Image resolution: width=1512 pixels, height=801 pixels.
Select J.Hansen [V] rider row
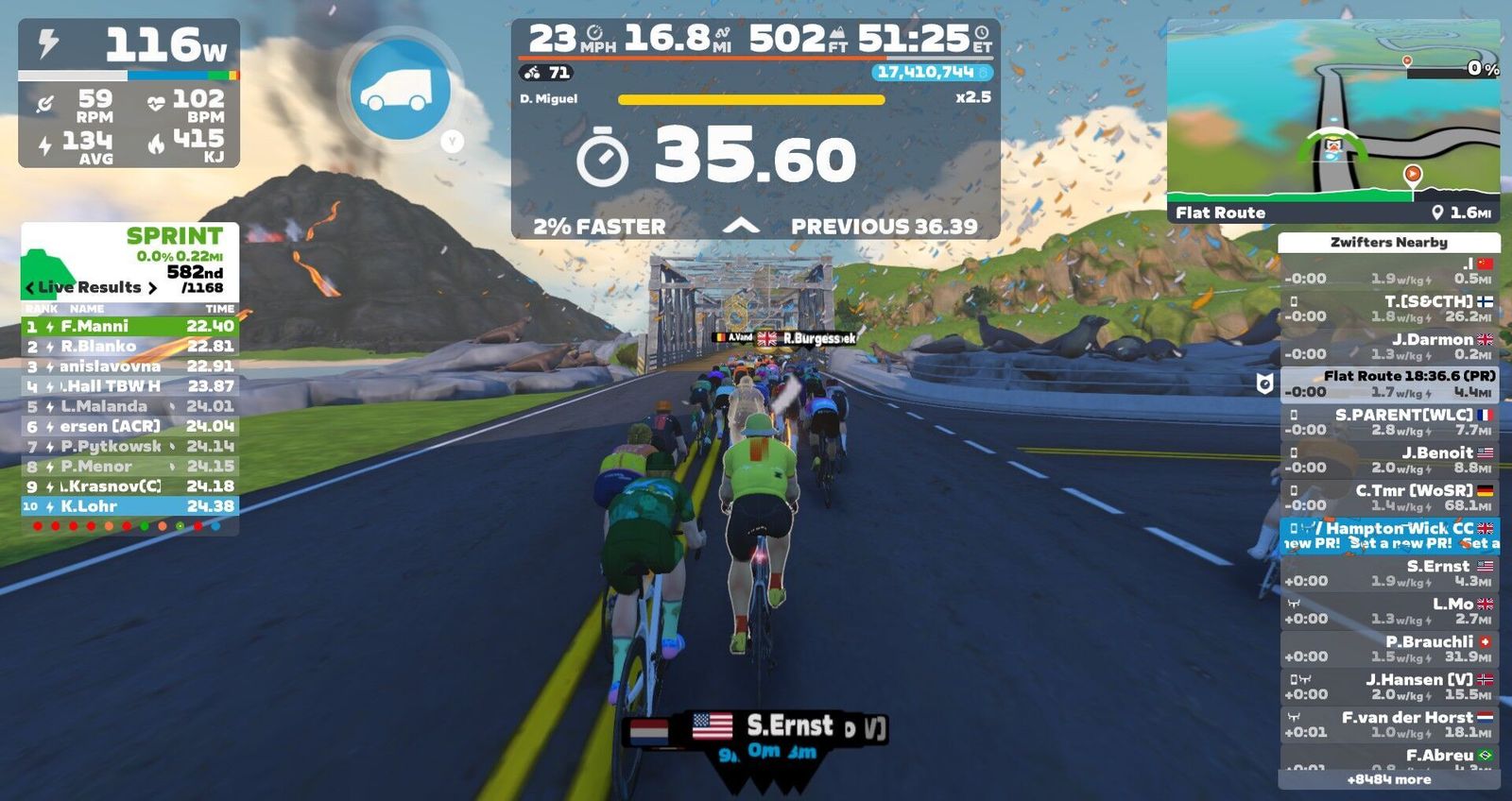coord(1389,687)
